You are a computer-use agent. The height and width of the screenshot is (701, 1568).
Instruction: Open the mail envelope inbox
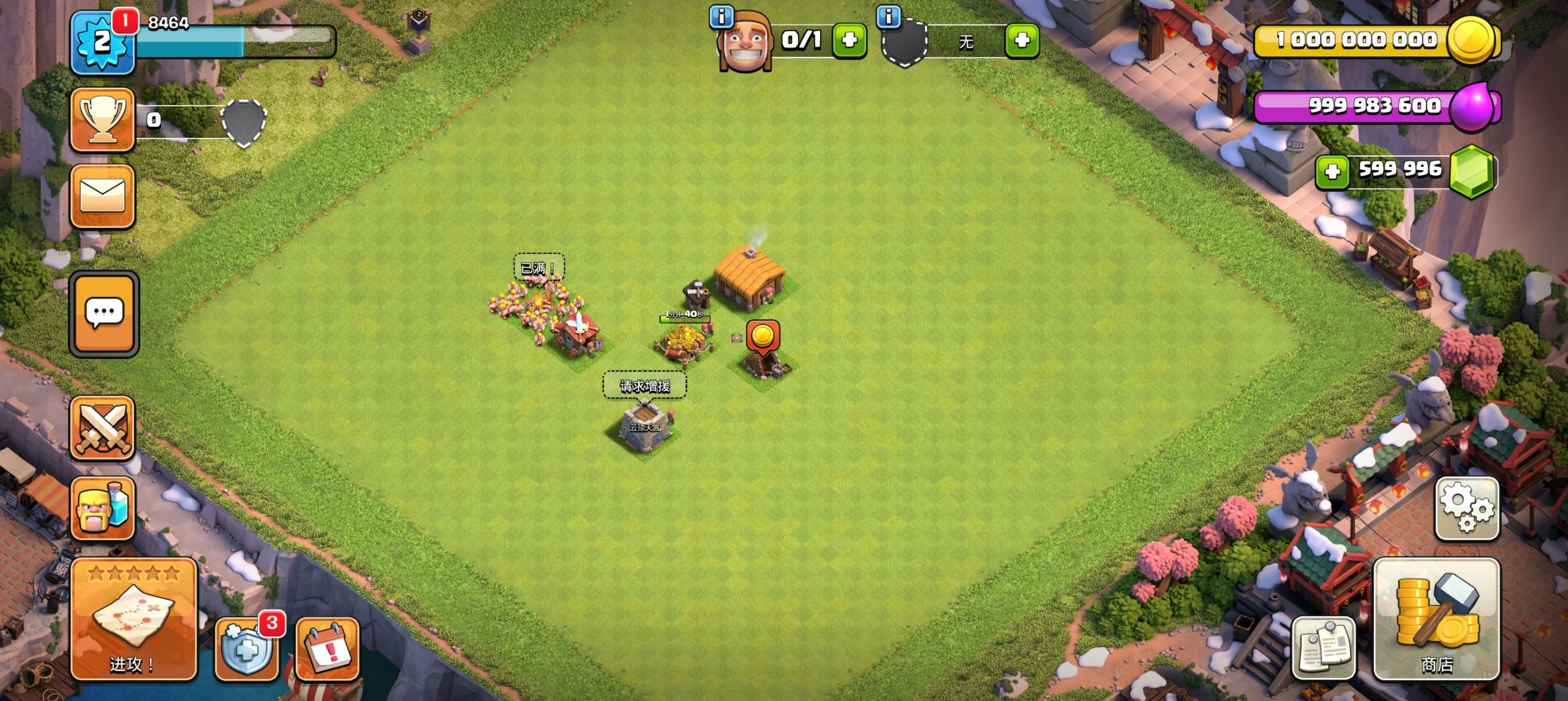point(102,197)
